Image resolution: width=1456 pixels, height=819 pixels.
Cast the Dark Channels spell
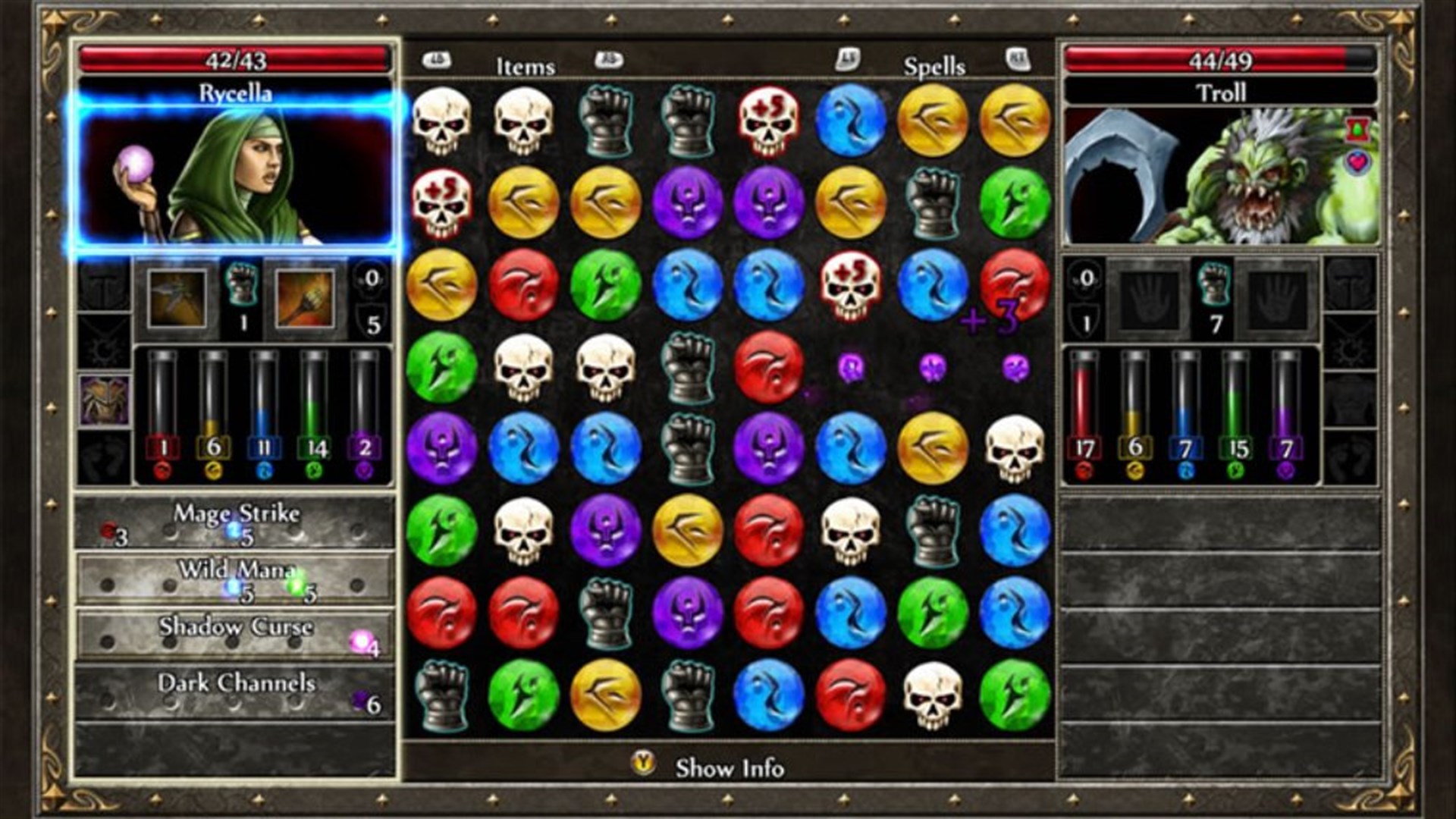[x=237, y=683]
